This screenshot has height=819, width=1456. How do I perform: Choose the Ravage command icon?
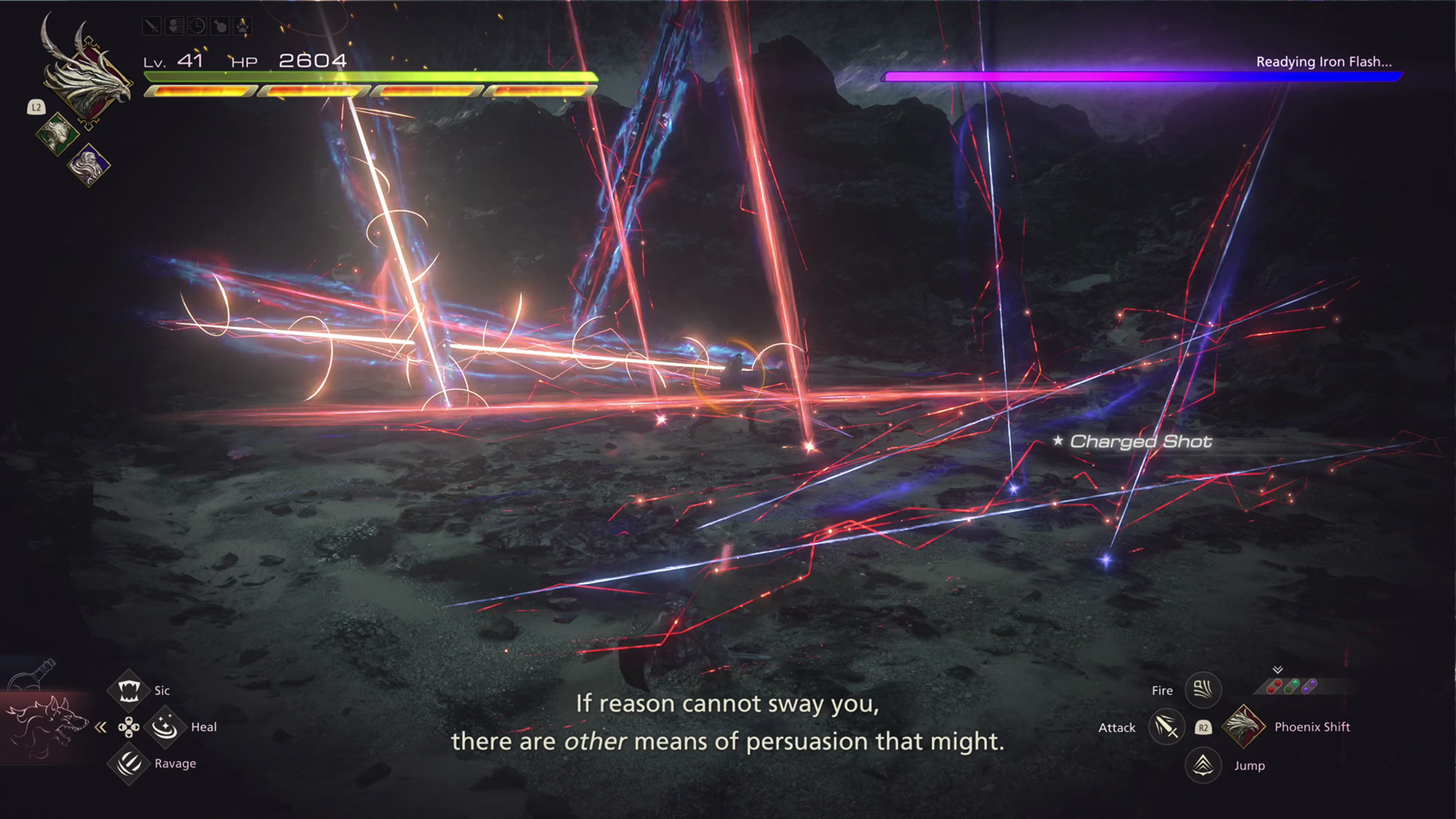point(129,763)
